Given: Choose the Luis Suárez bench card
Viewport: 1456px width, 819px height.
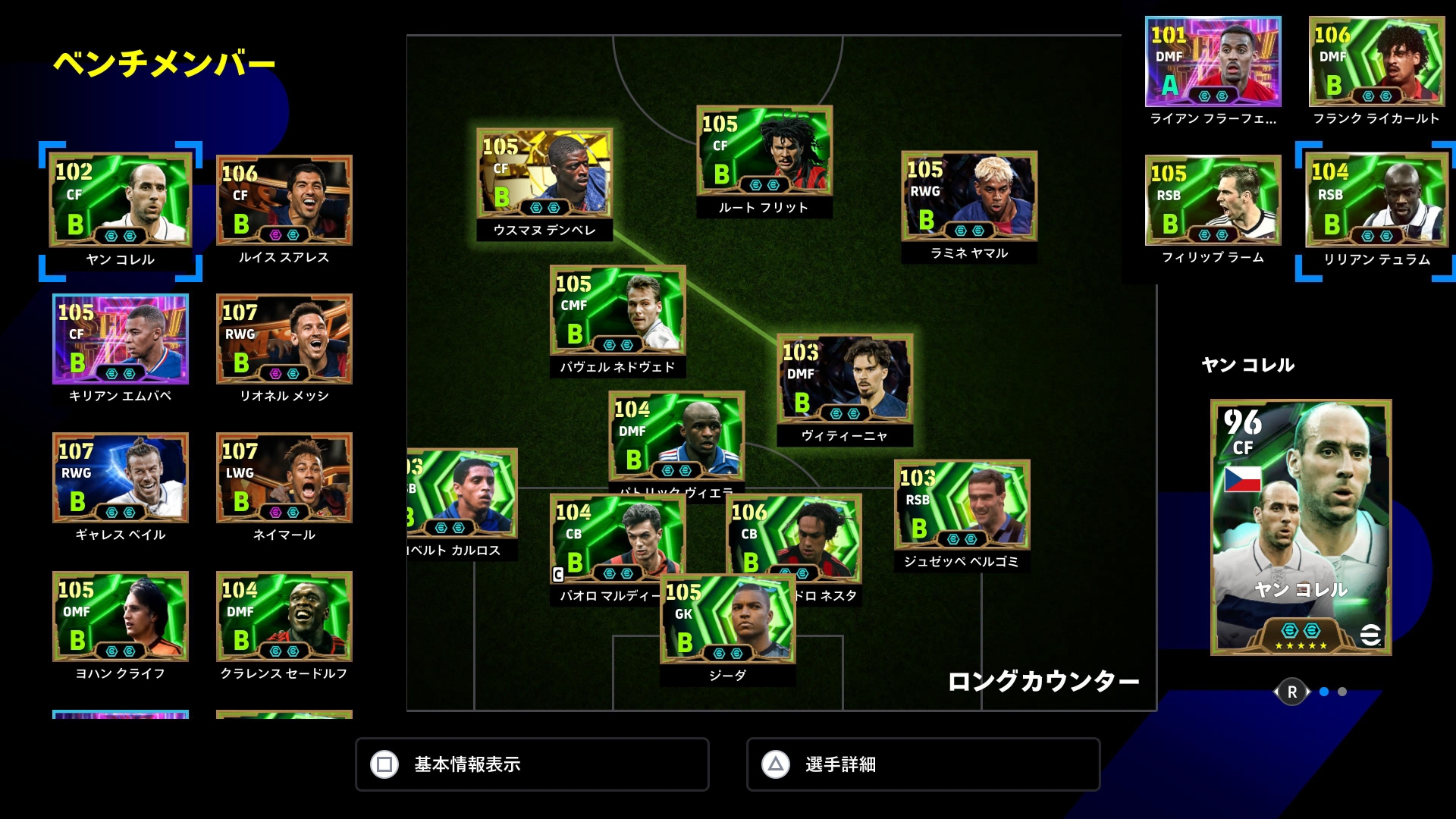Looking at the screenshot, I should click(284, 201).
